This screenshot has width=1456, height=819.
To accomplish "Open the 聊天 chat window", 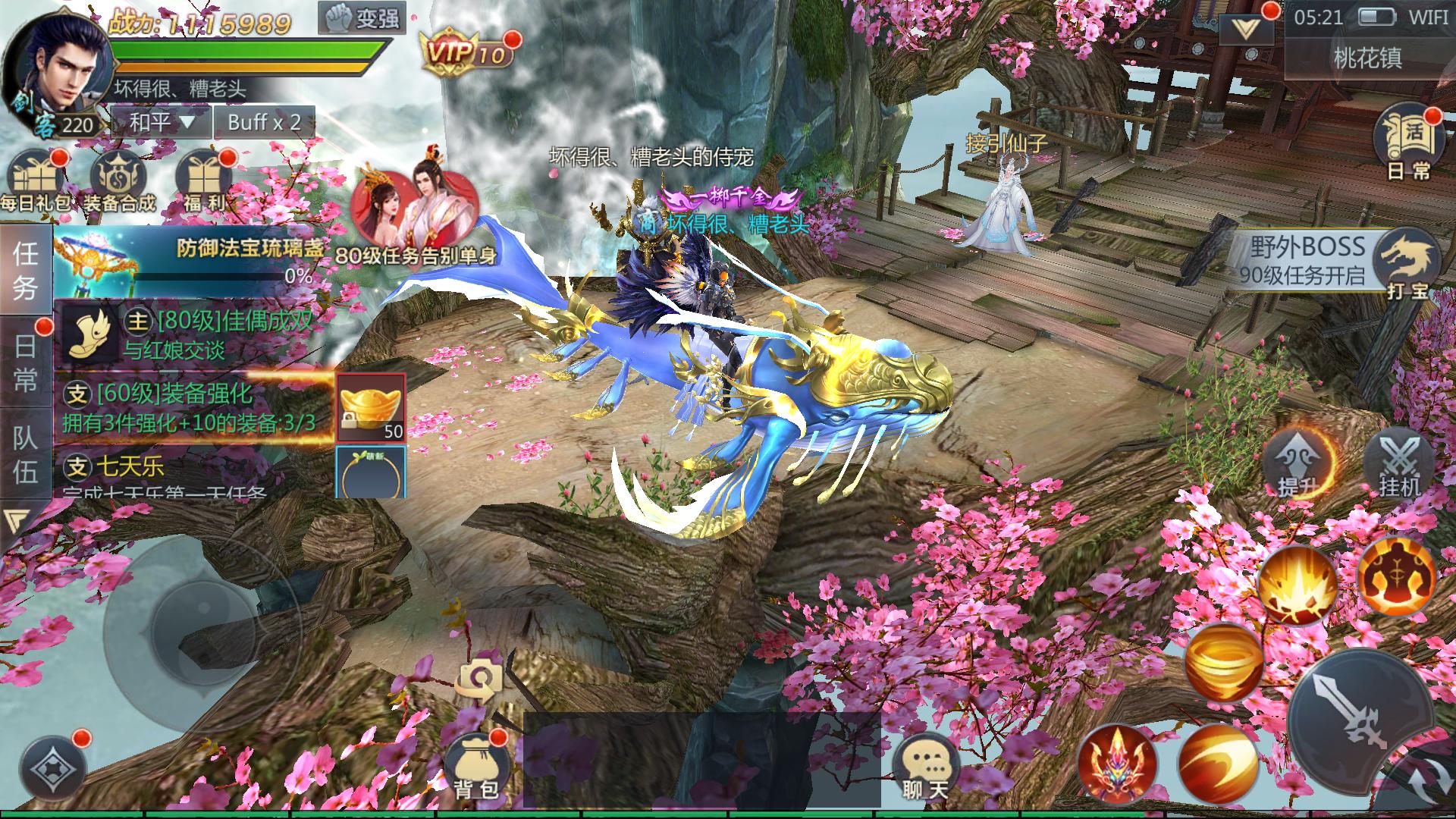I will click(924, 767).
